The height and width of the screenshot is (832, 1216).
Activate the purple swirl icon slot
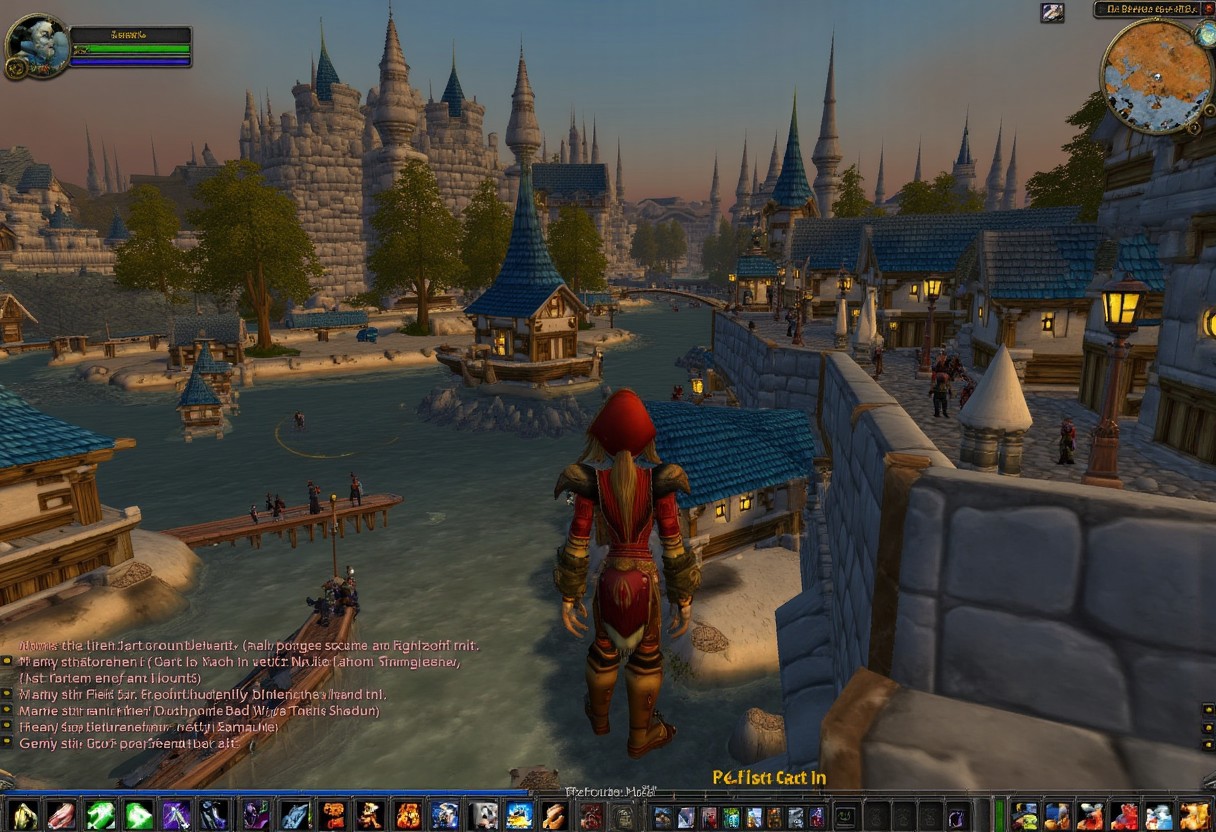957,816
